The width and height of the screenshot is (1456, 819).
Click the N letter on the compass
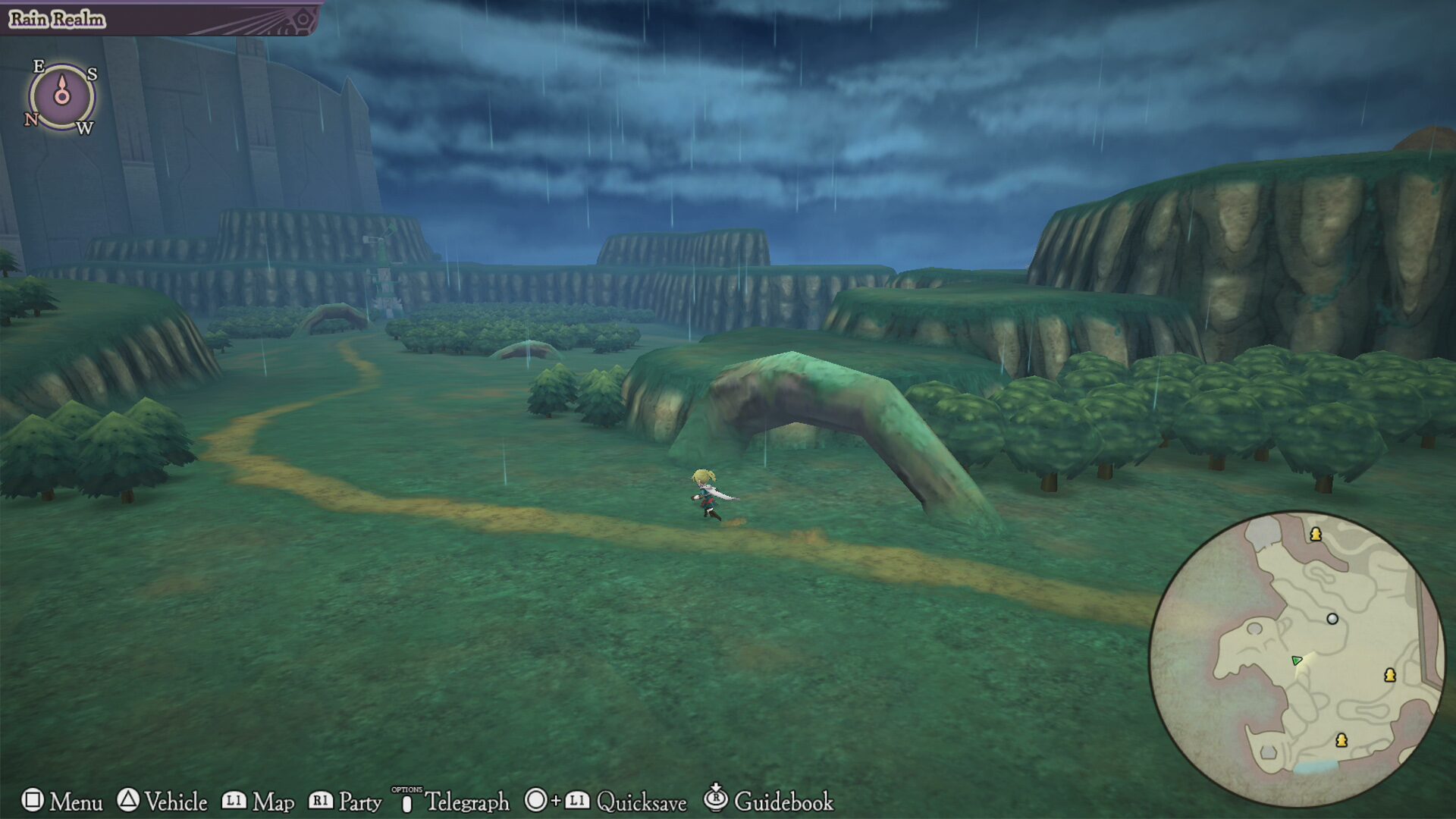[x=32, y=121]
